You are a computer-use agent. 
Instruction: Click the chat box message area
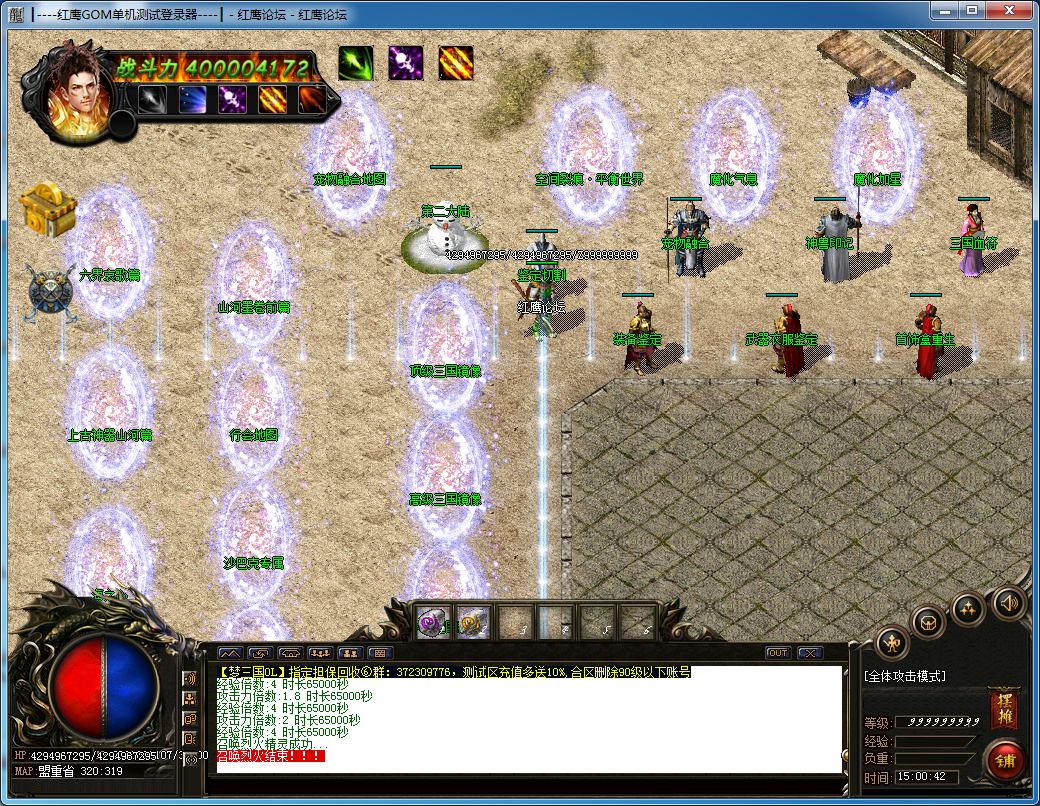pyautogui.click(x=528, y=718)
